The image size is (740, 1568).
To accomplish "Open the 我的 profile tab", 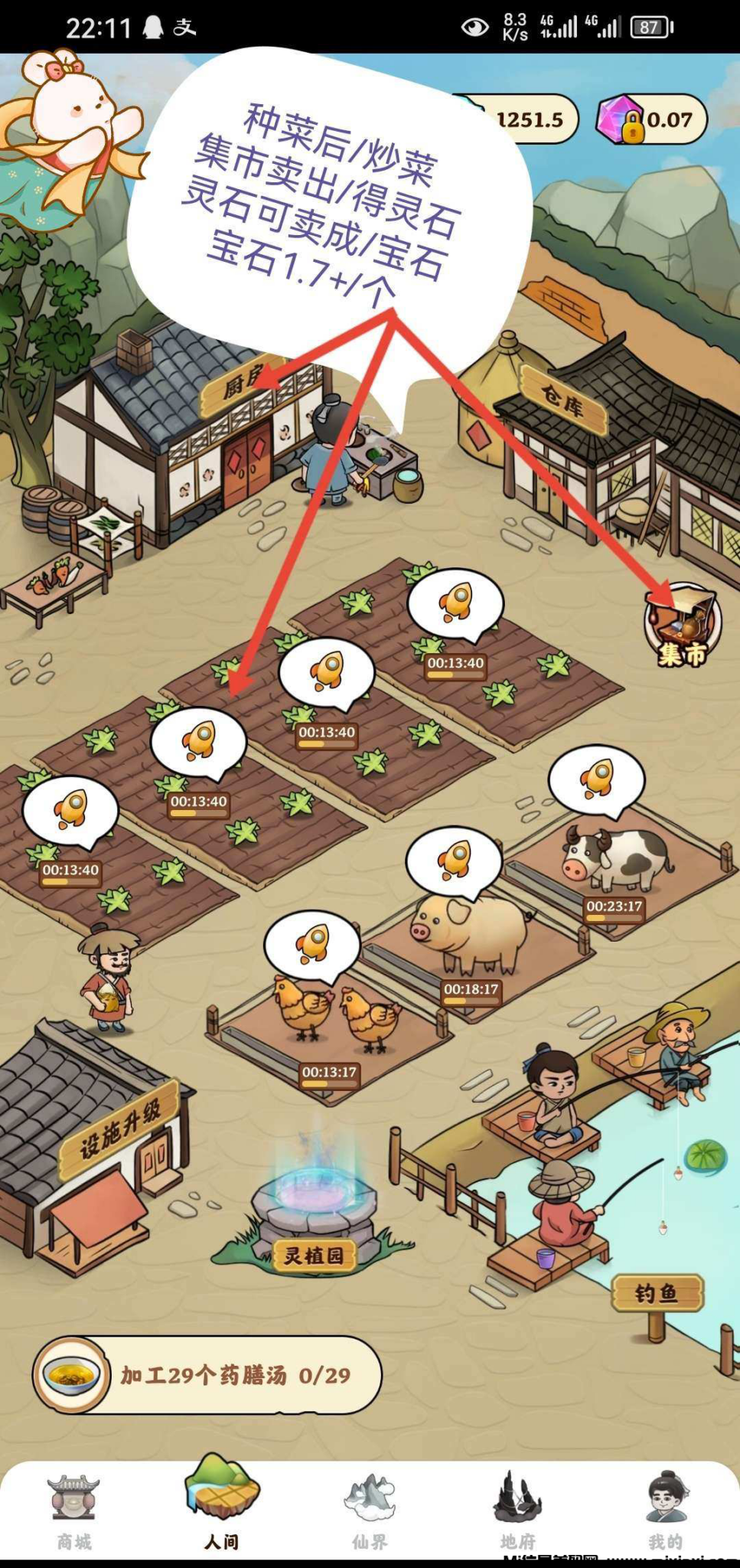I will (665, 1510).
